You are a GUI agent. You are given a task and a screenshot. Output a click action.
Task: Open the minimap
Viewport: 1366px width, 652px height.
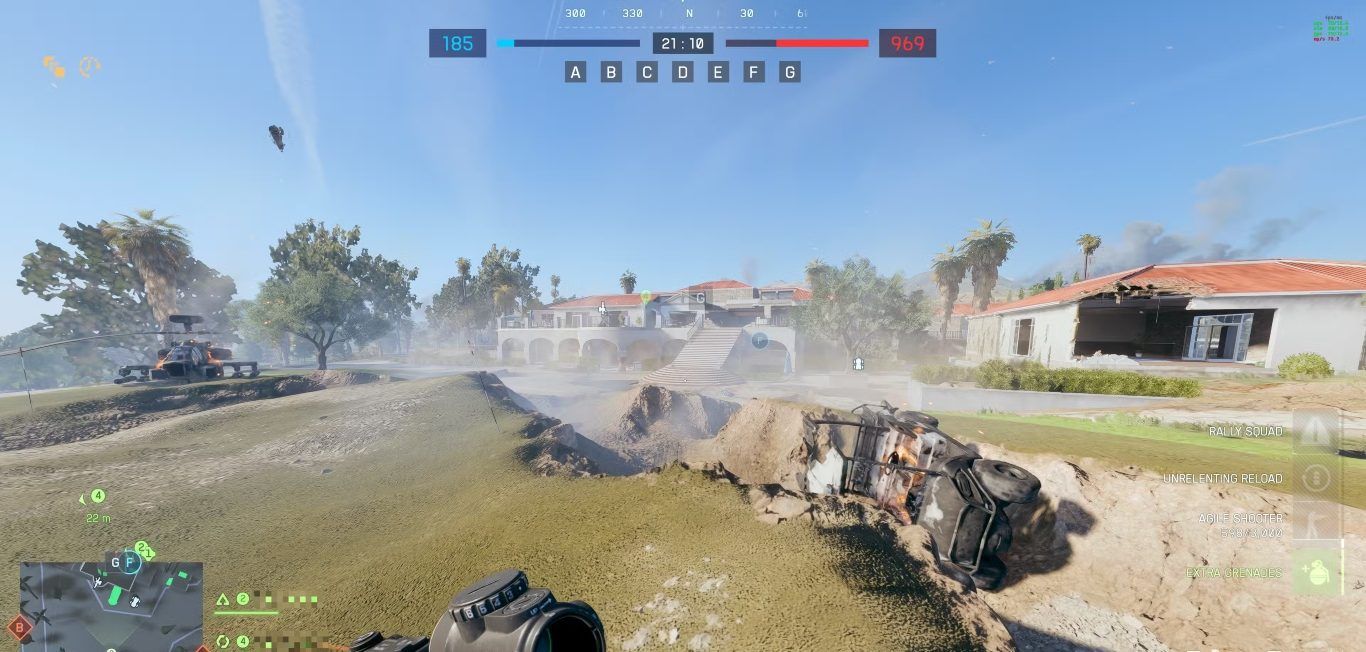(x=111, y=606)
